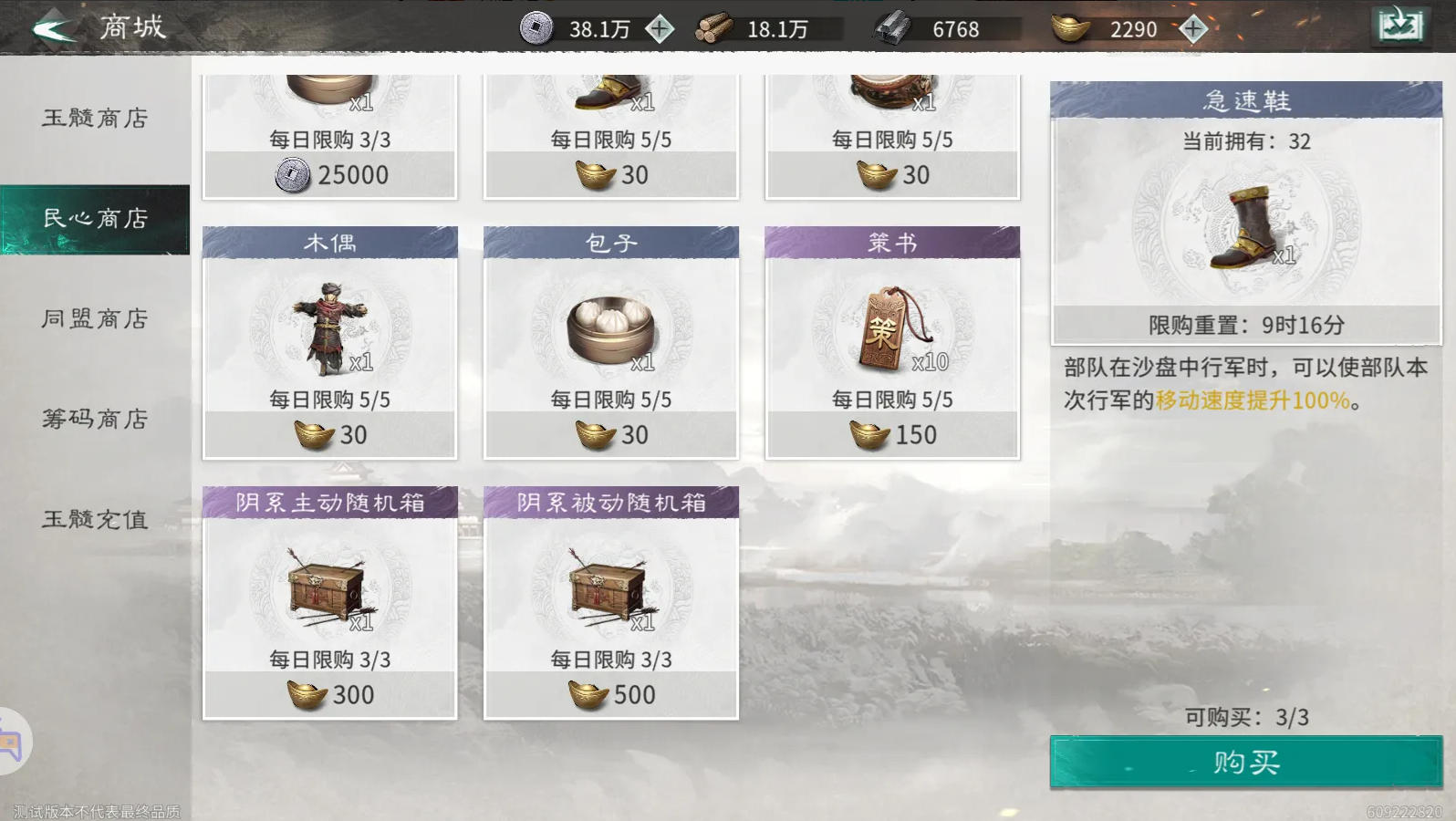
Task: Switch to the 玉髓商店 shop tab
Action: [94, 119]
